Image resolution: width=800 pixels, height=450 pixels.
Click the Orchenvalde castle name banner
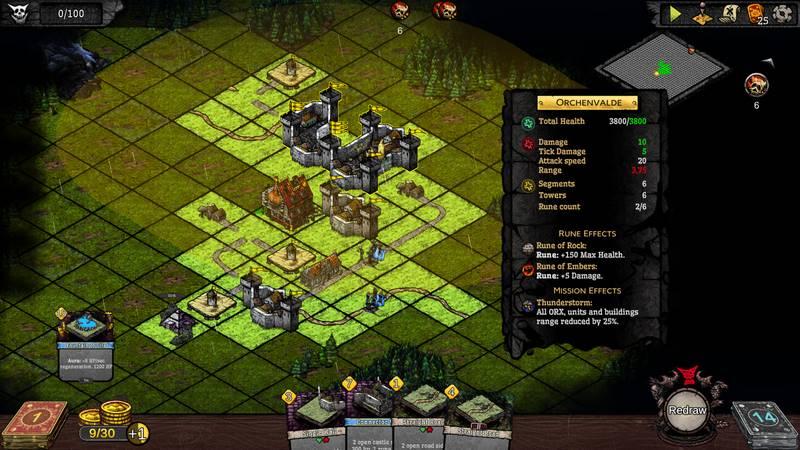point(587,102)
